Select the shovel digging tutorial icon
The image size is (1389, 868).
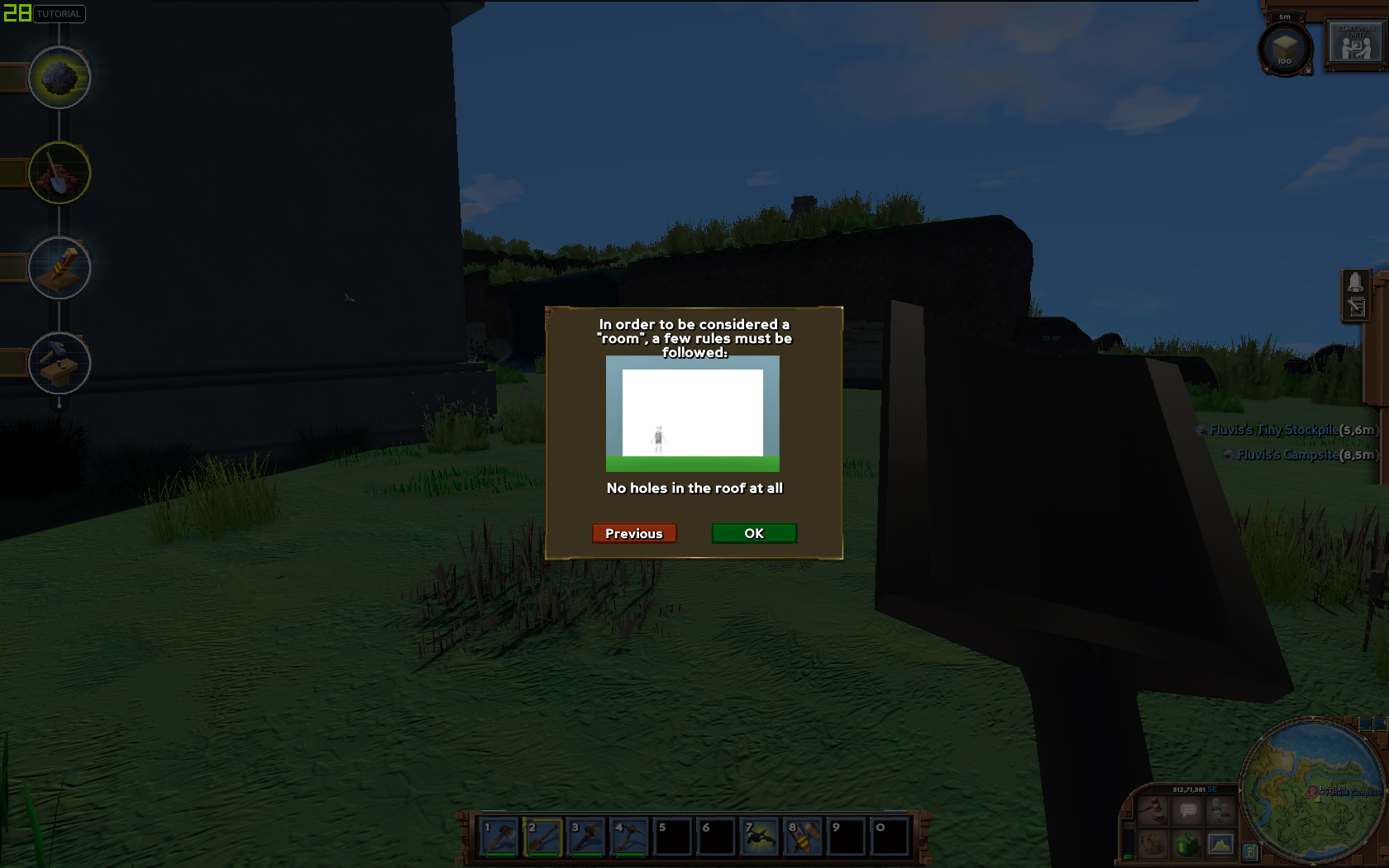point(58,172)
